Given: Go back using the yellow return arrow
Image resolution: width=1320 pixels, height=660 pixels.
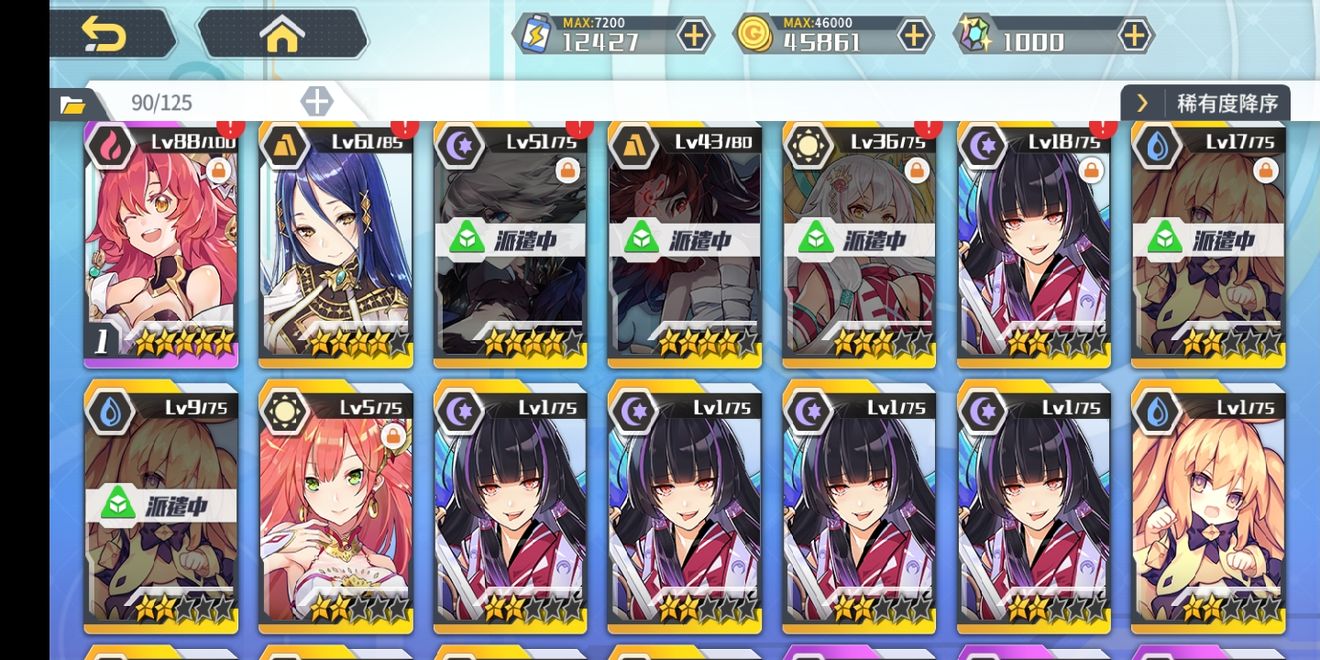Looking at the screenshot, I should pos(105,35).
